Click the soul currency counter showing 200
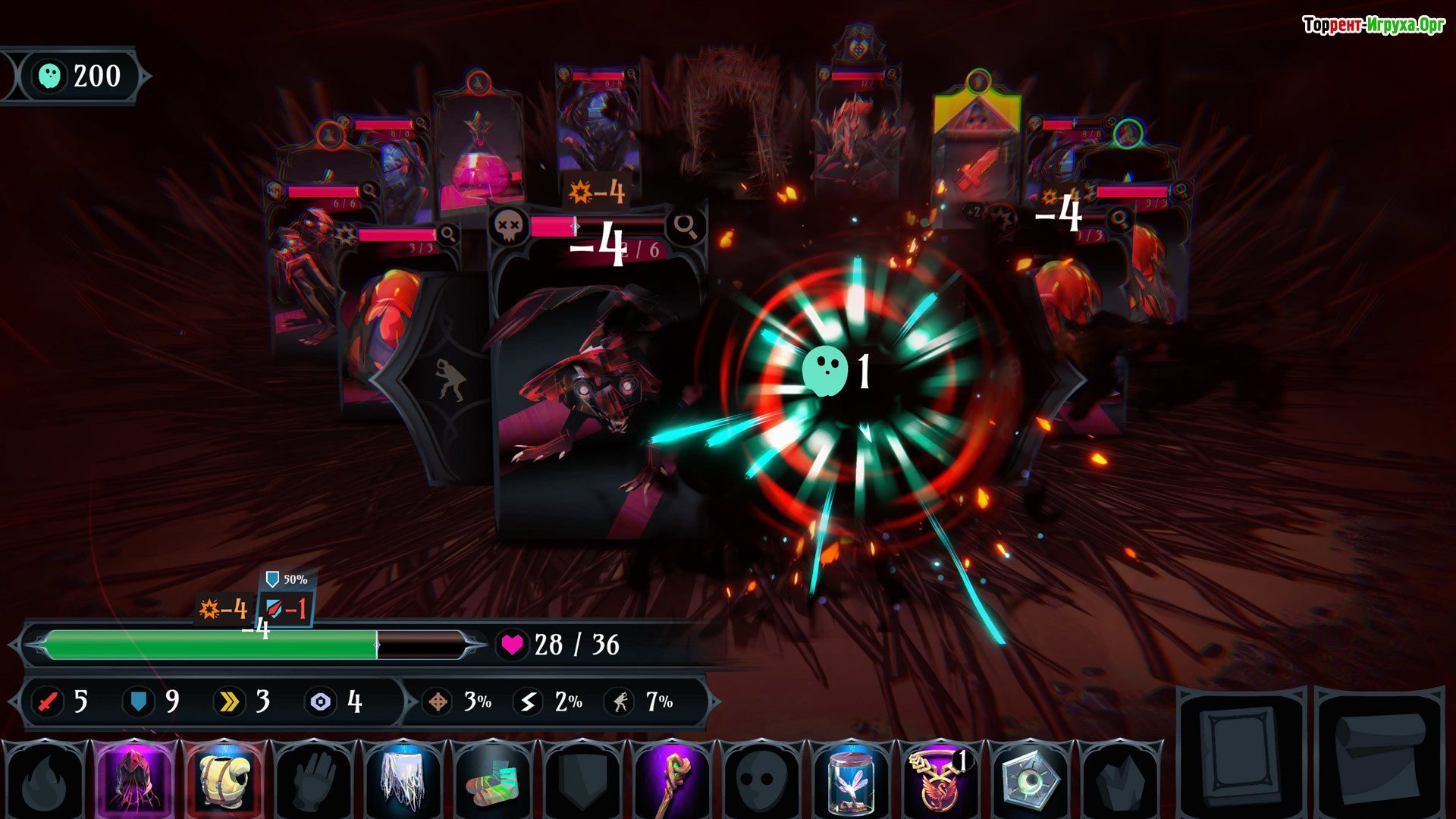 coord(80,76)
